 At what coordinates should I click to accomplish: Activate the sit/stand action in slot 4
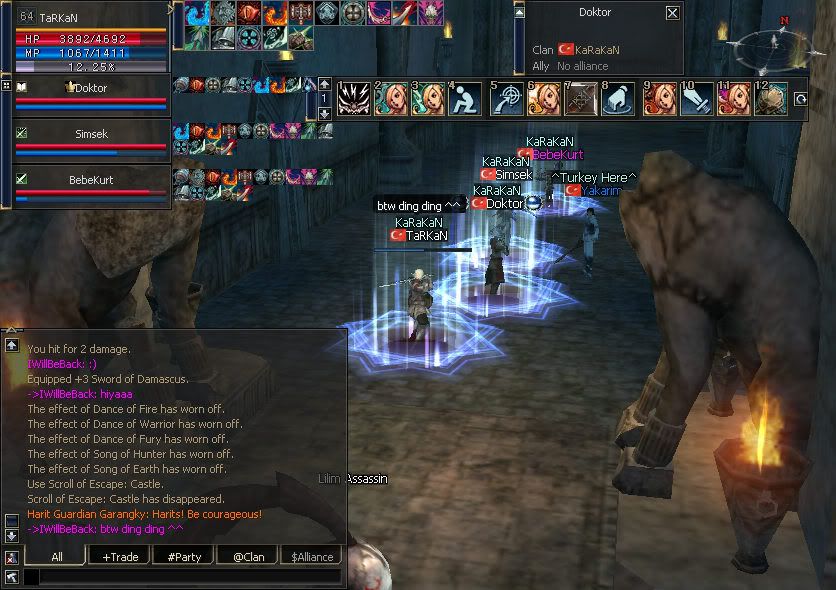click(x=464, y=99)
